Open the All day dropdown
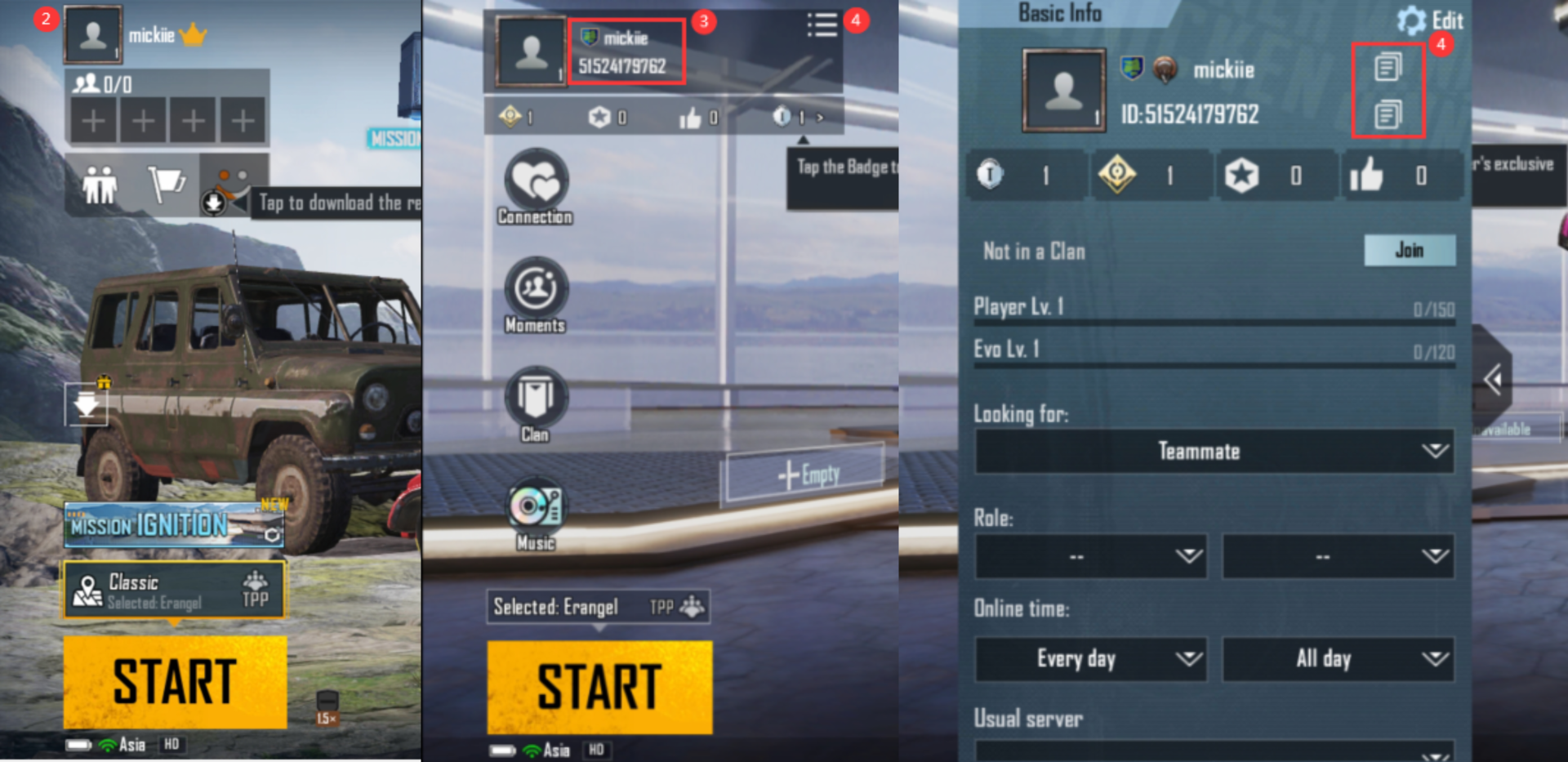 coord(1338,658)
